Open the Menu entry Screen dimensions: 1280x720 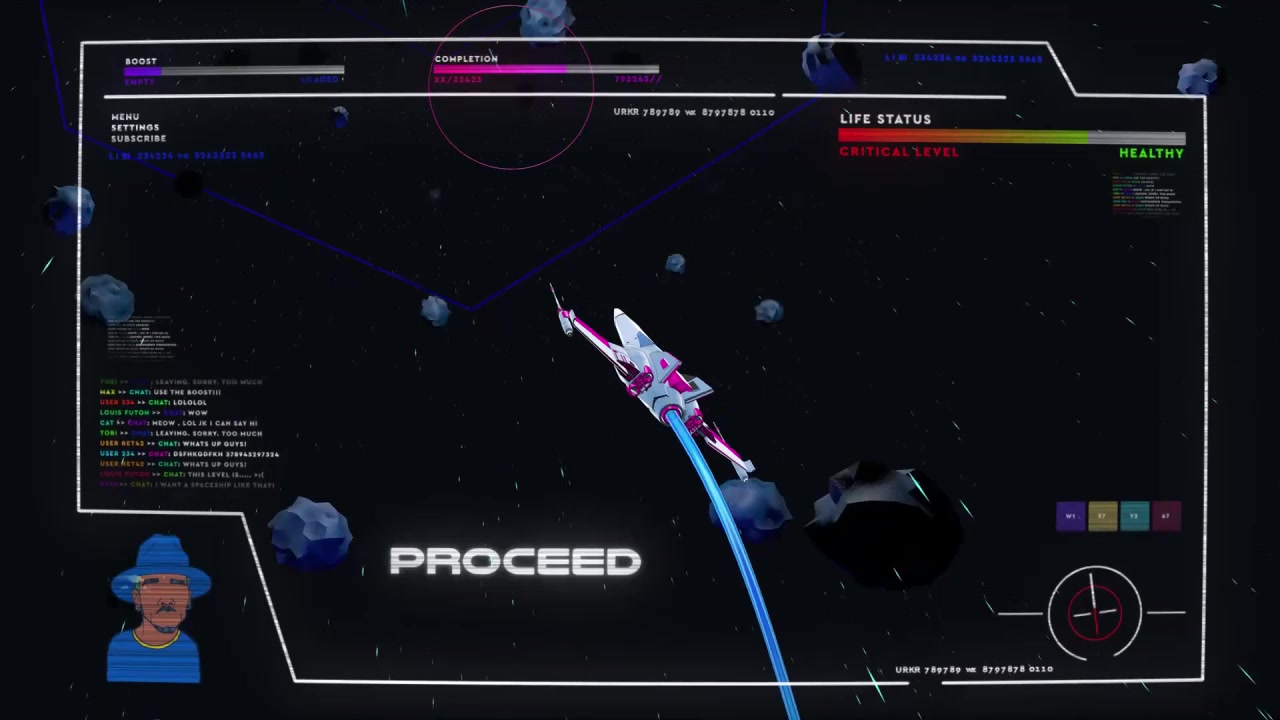[x=125, y=117]
